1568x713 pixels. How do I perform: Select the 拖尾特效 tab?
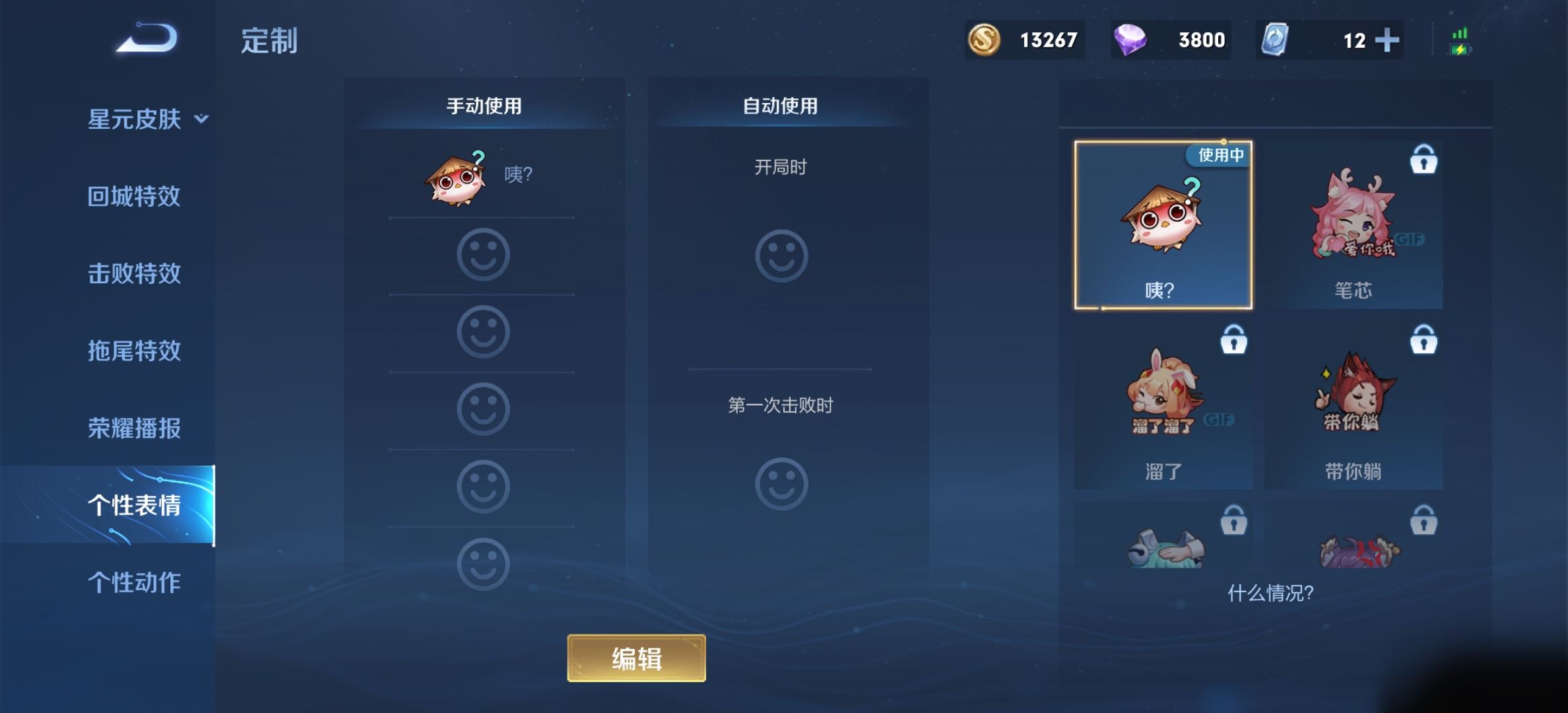pos(134,351)
